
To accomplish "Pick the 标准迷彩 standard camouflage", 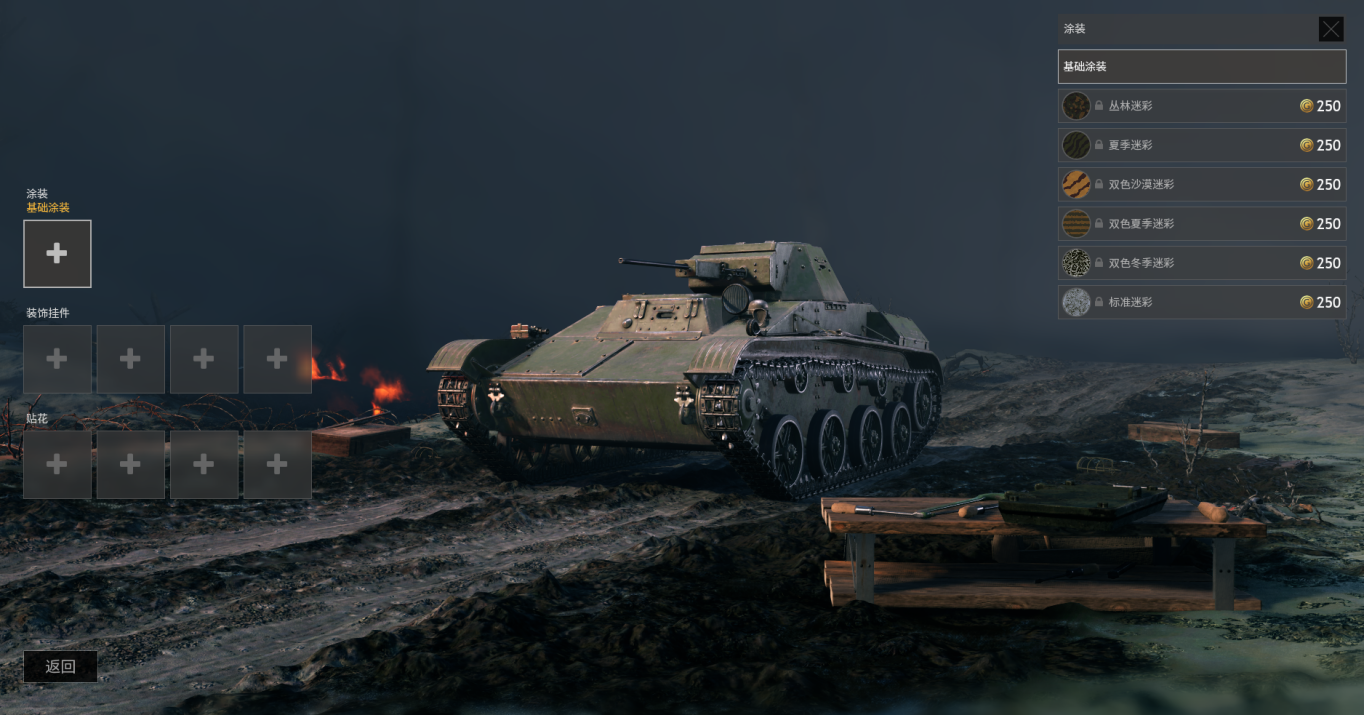I will [x=1201, y=302].
